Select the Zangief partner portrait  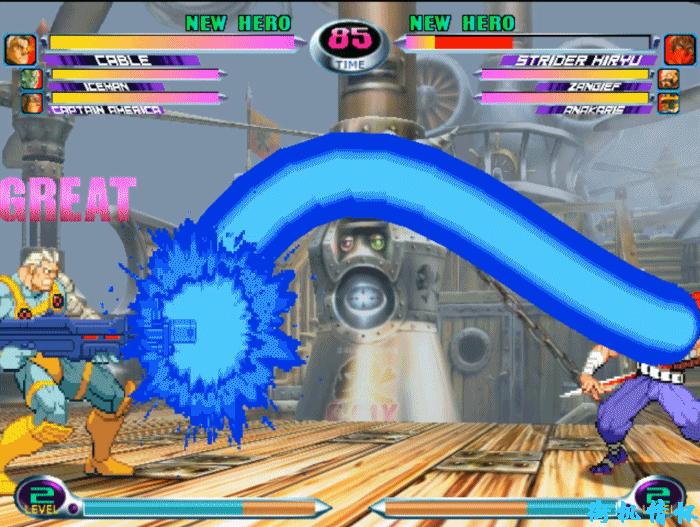point(670,79)
